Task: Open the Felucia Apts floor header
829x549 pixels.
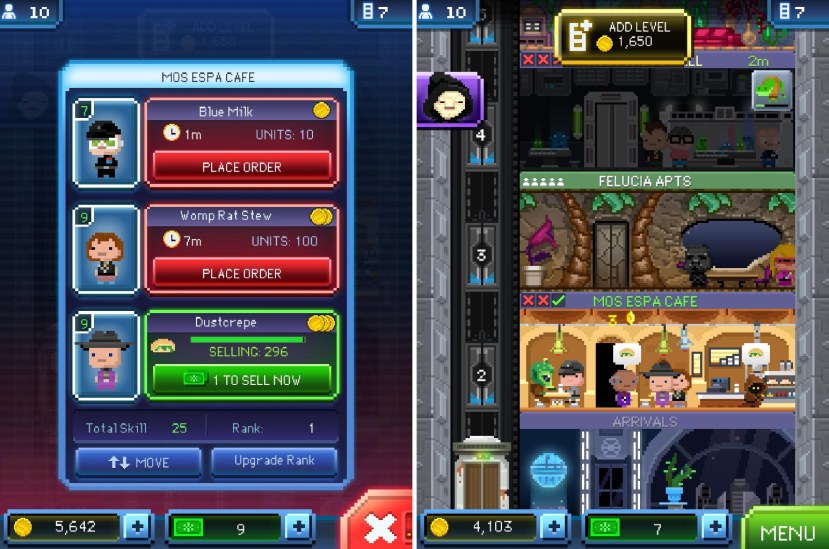Action: point(657,181)
